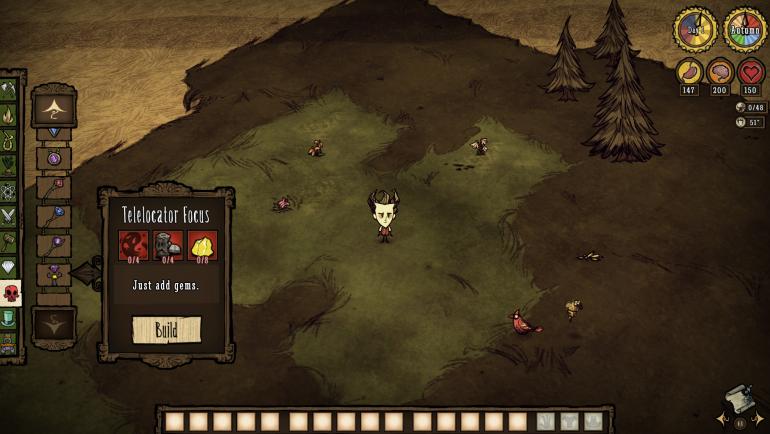Screen dimensions: 770x434
Task: Open the Refine tab with white gem
Action: tap(8, 267)
